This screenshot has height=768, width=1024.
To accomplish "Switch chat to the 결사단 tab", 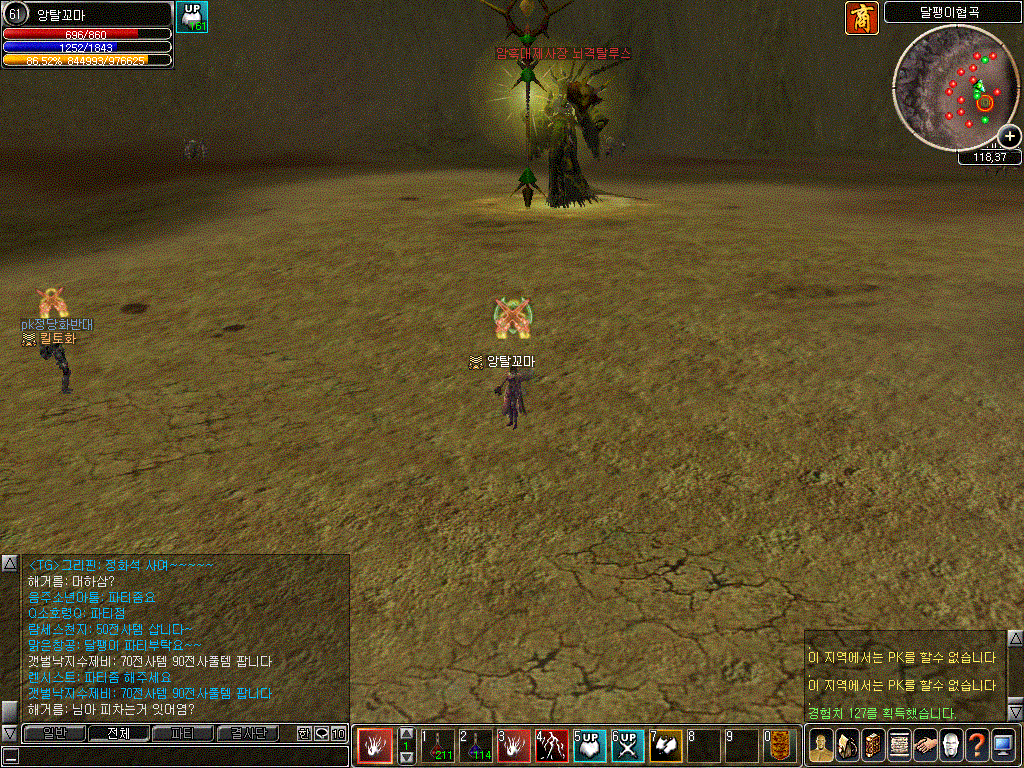I will pos(249,734).
